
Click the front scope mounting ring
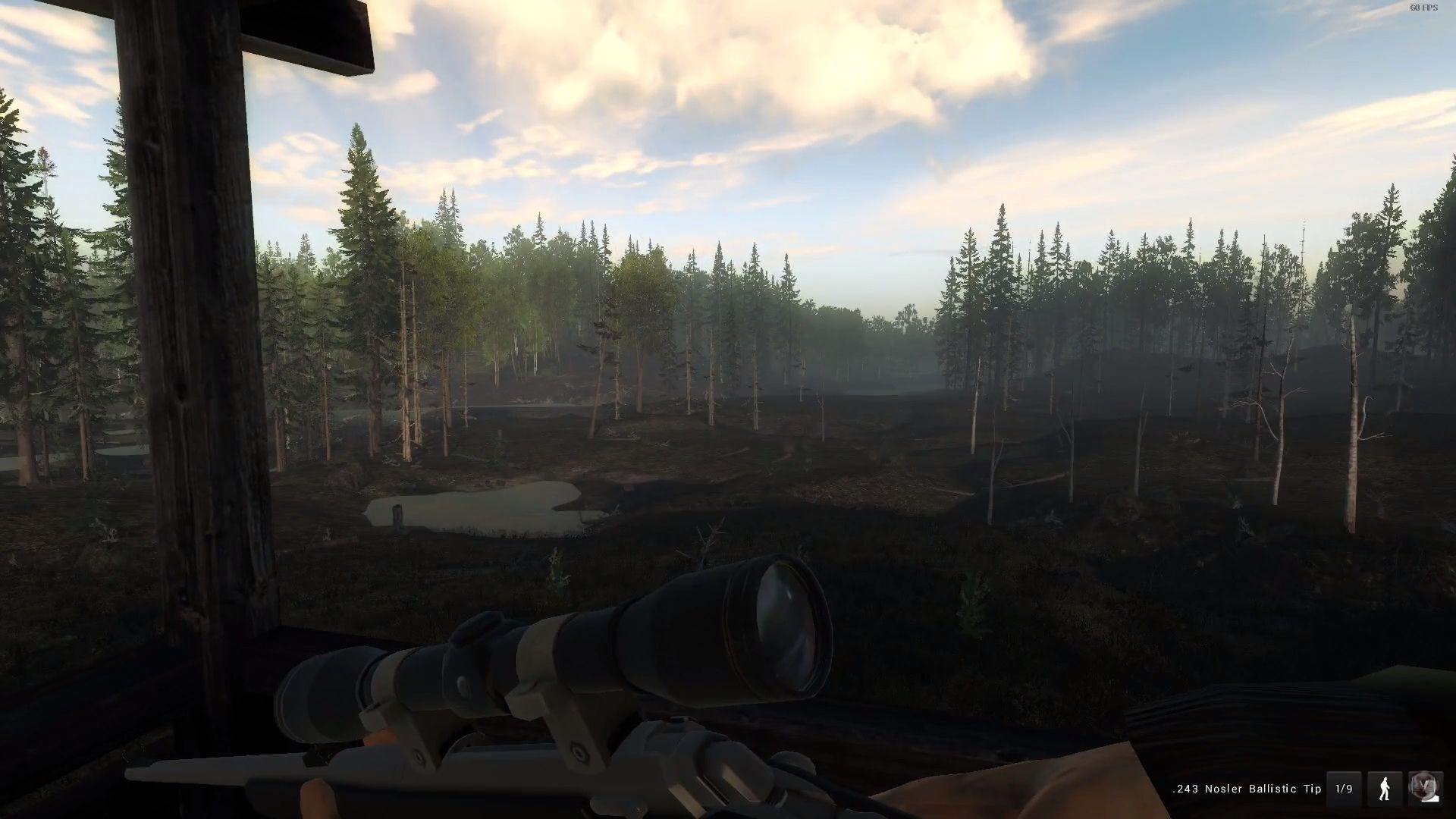[x=576, y=720]
